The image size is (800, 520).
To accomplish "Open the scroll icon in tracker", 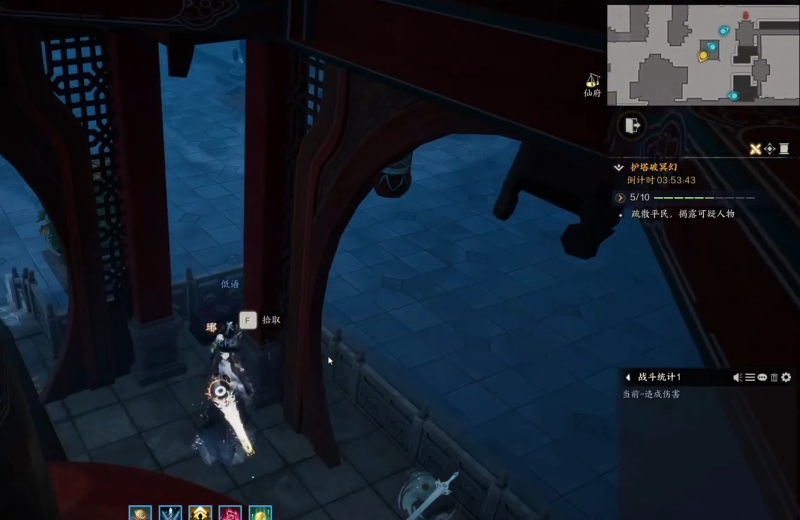I will click(784, 149).
